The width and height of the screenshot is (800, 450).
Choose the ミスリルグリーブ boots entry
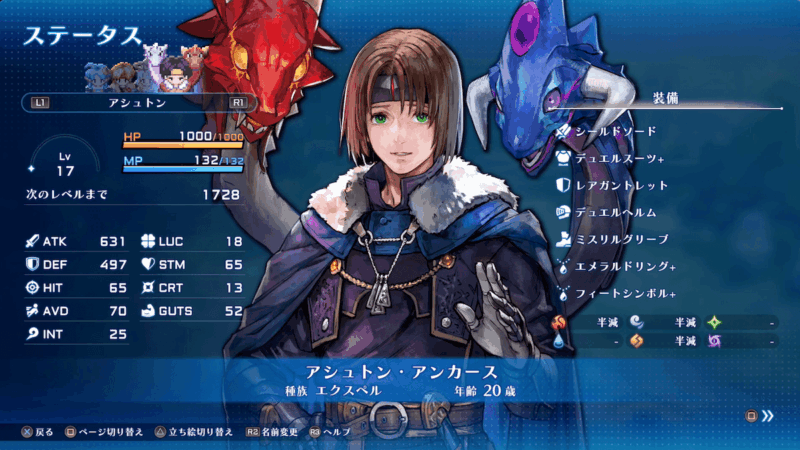click(621, 239)
